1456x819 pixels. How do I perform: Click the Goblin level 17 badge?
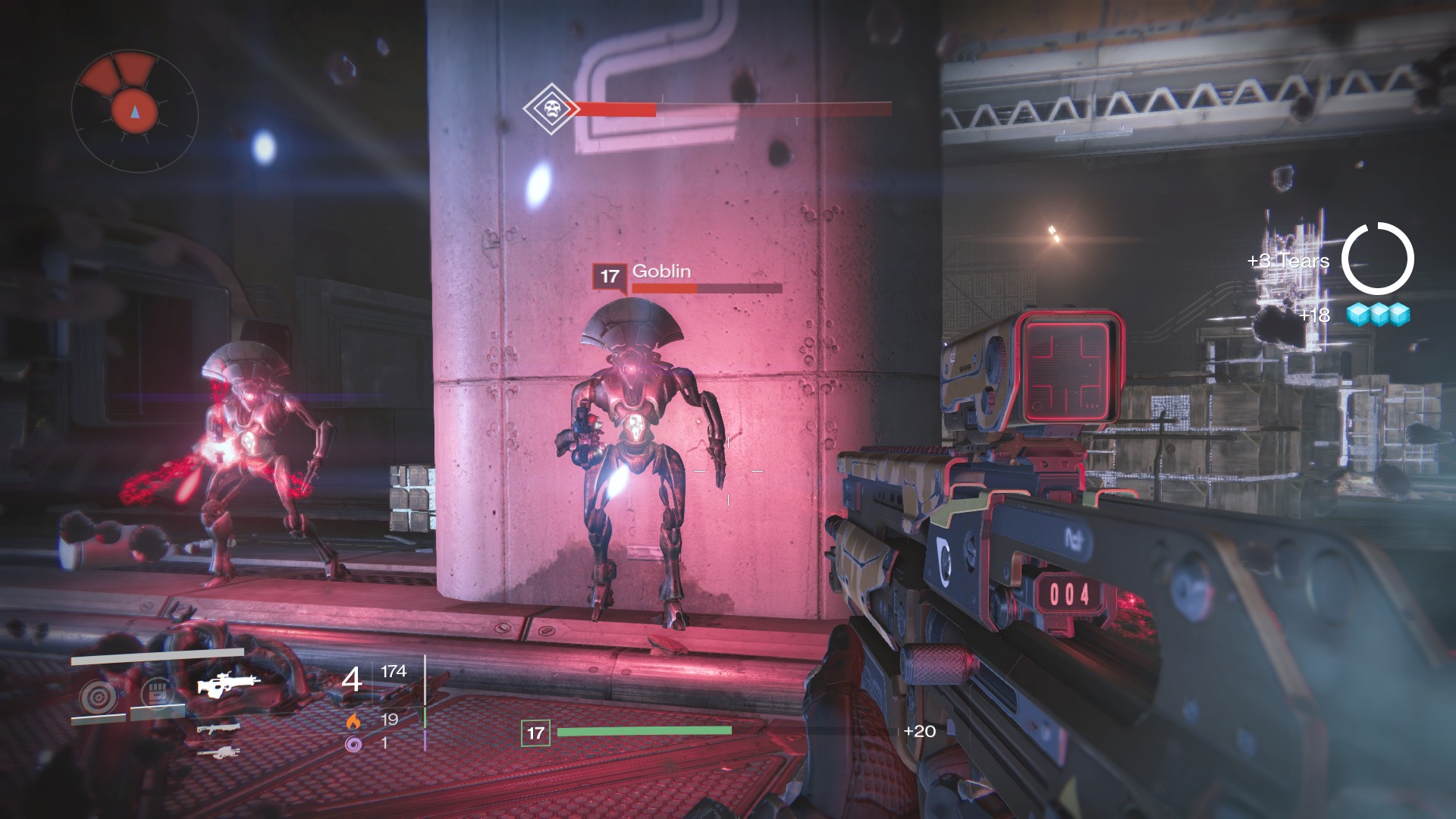coord(610,277)
